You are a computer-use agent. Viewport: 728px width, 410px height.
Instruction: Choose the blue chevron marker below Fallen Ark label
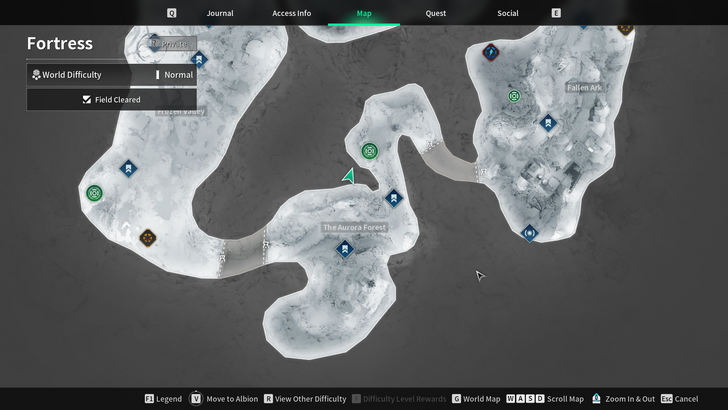point(547,123)
